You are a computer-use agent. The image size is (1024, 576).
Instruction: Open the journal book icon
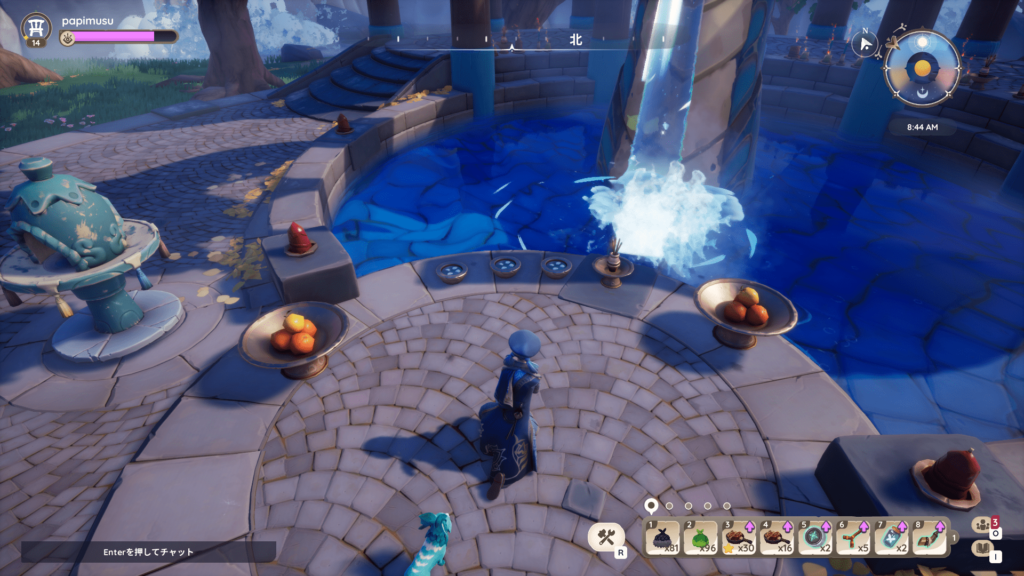tap(981, 549)
